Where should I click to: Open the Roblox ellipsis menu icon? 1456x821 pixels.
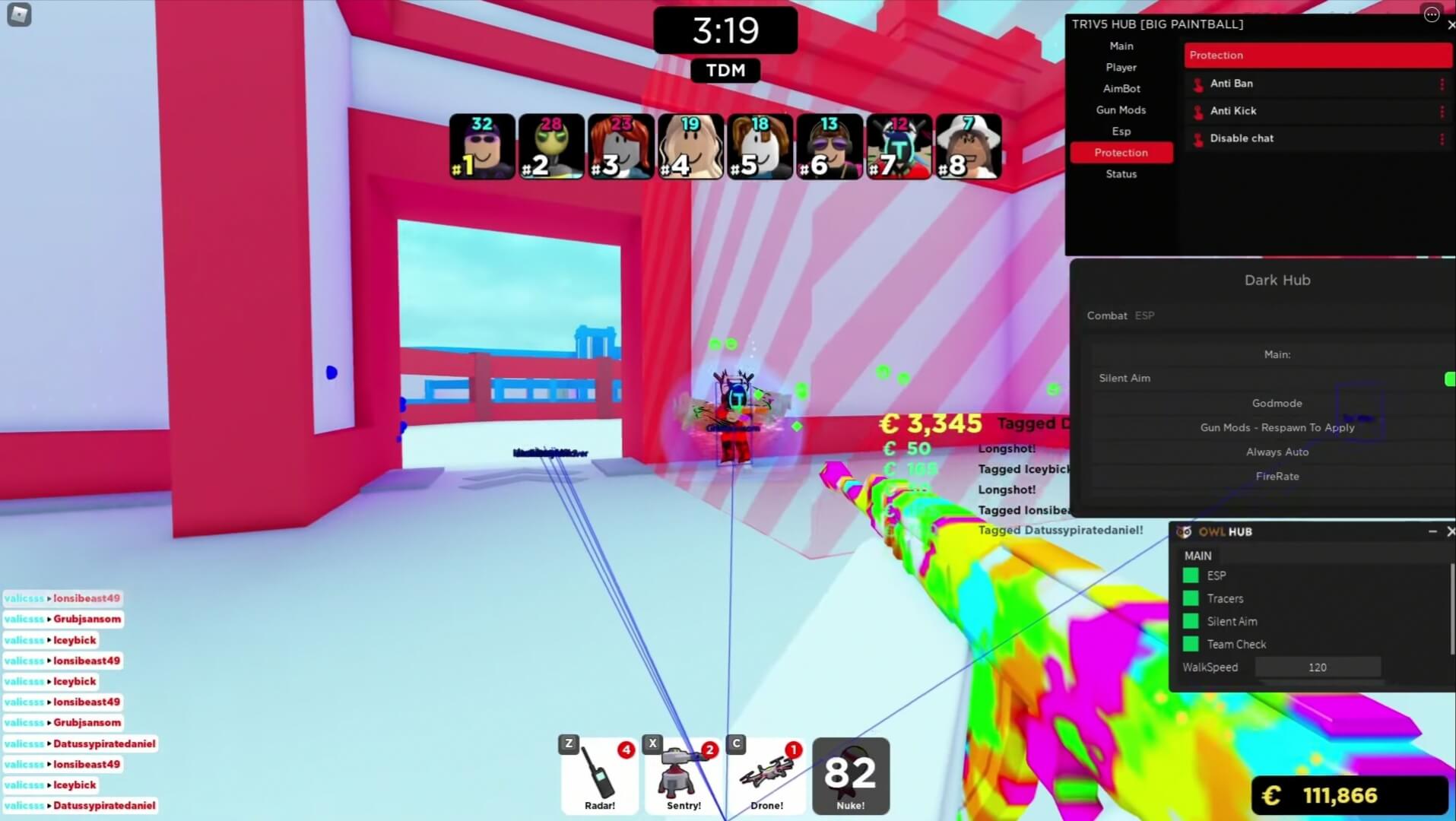1431,14
